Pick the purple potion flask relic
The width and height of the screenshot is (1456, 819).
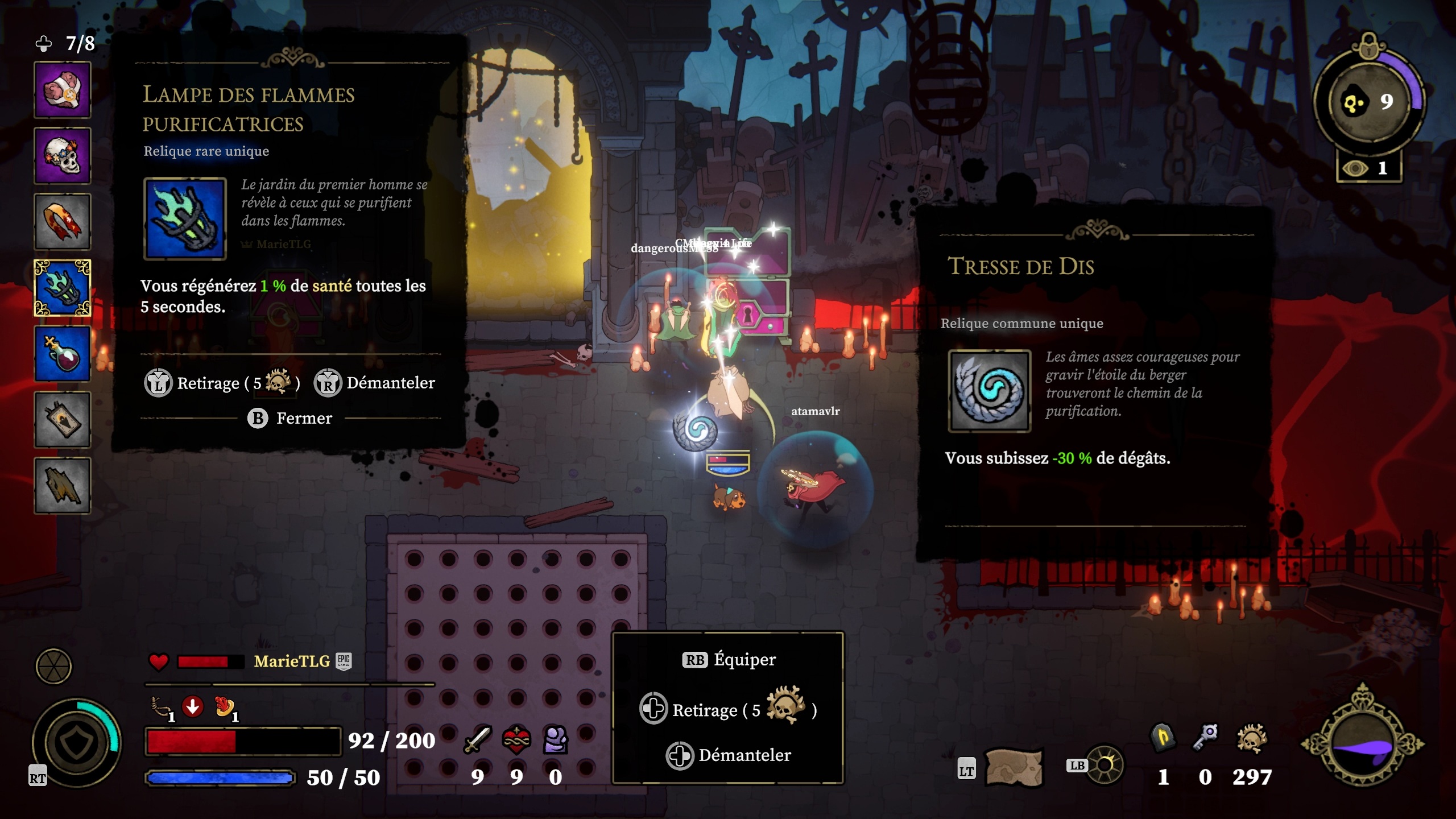point(63,354)
